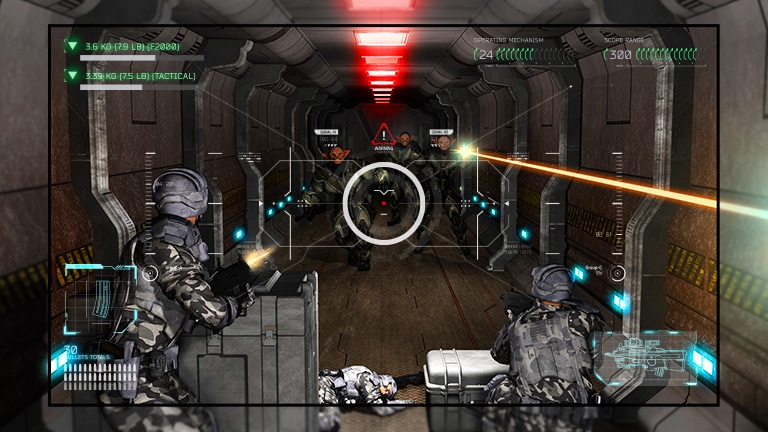Click the red warning triangle icon
This screenshot has width=768, height=432.
click(x=383, y=135)
